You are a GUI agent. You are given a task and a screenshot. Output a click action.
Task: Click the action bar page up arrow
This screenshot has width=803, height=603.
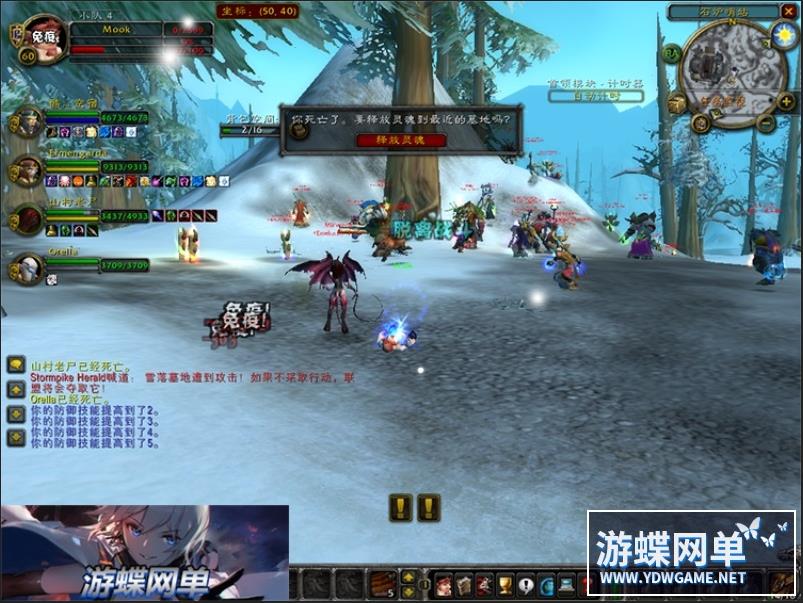coord(408,577)
